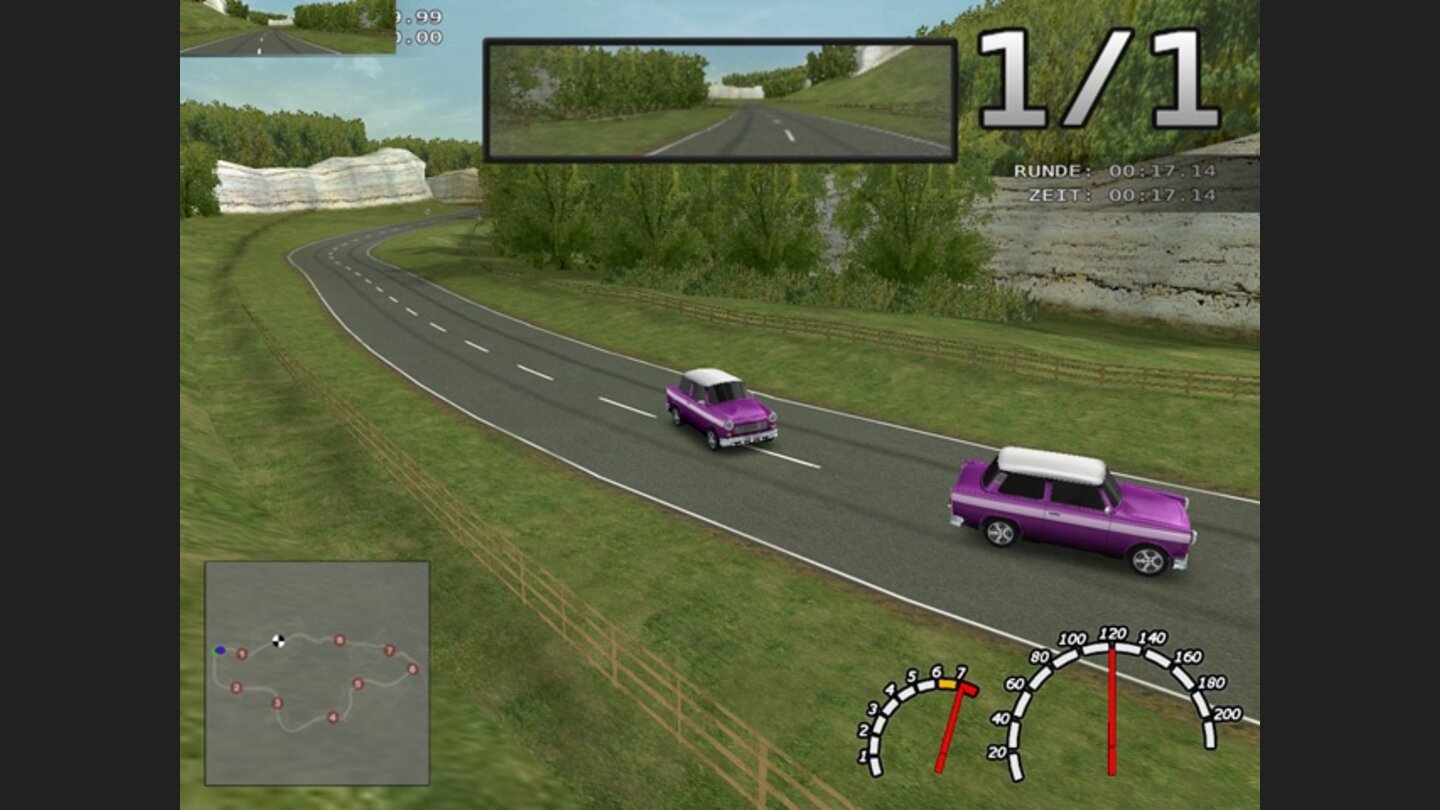Select checkpoint 6 marker at minimap right edge
The height and width of the screenshot is (810, 1440).
[414, 668]
